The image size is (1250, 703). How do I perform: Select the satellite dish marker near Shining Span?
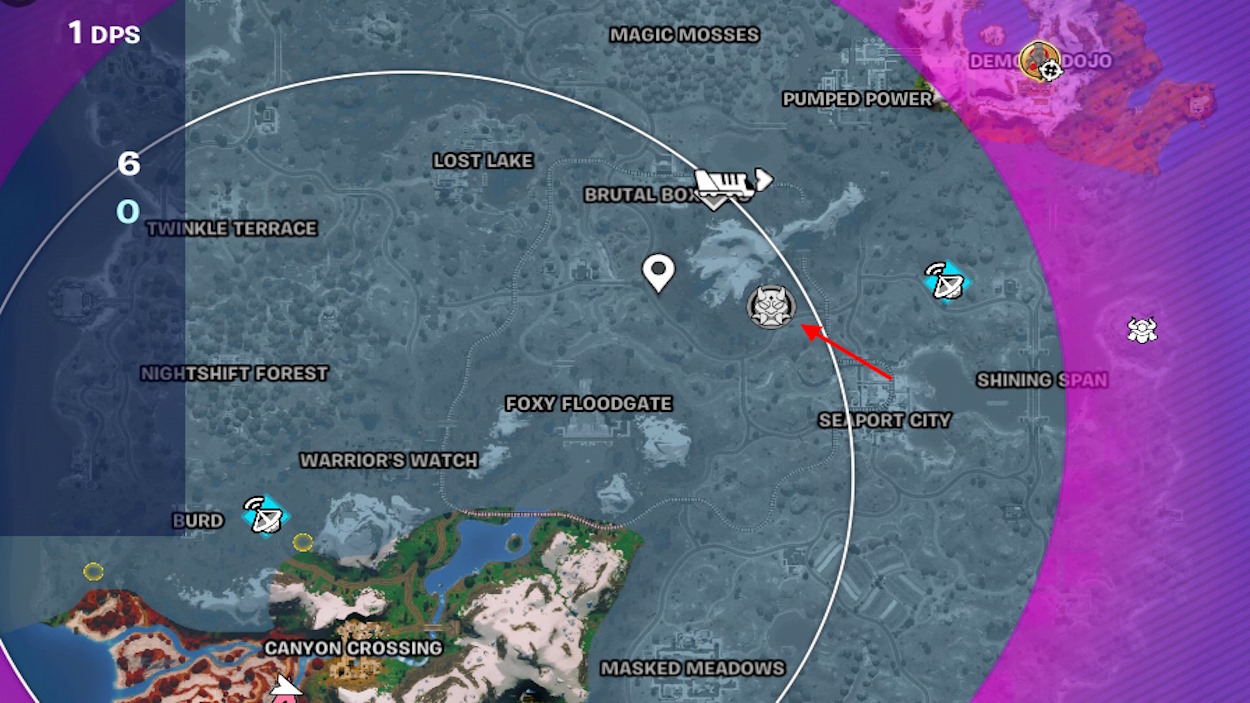click(x=945, y=282)
